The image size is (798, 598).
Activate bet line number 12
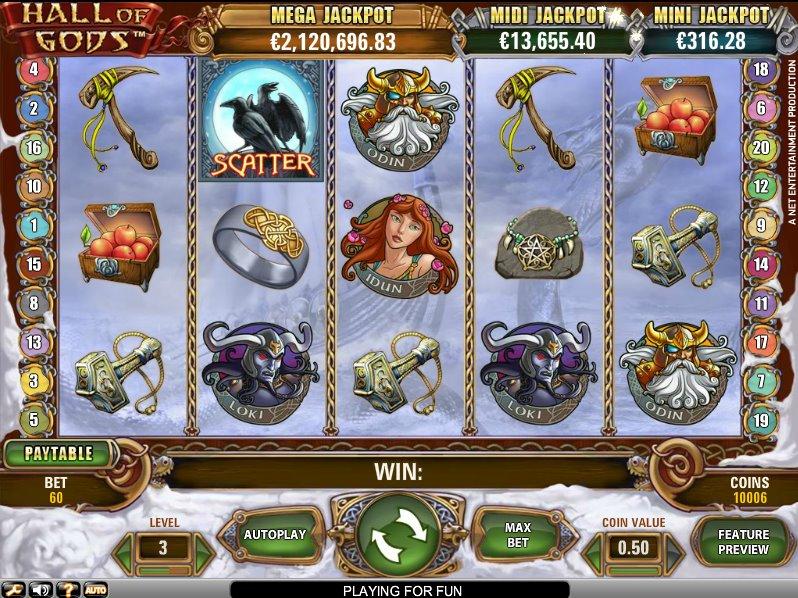762,186
